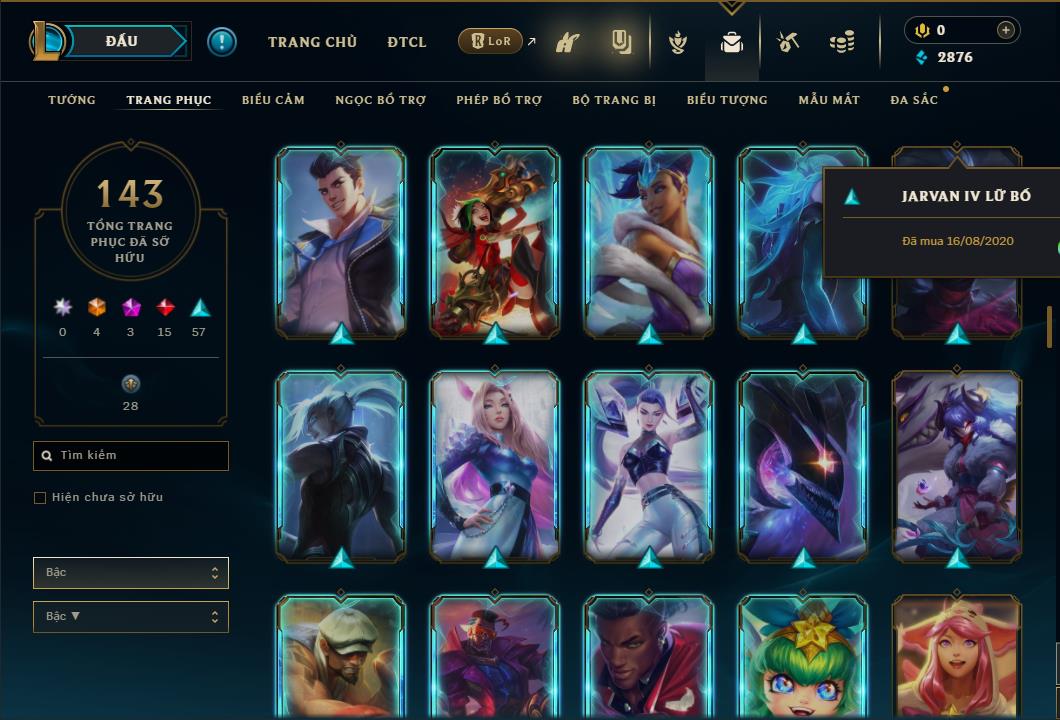Select the BIỂU CẢM tab

click(x=273, y=100)
